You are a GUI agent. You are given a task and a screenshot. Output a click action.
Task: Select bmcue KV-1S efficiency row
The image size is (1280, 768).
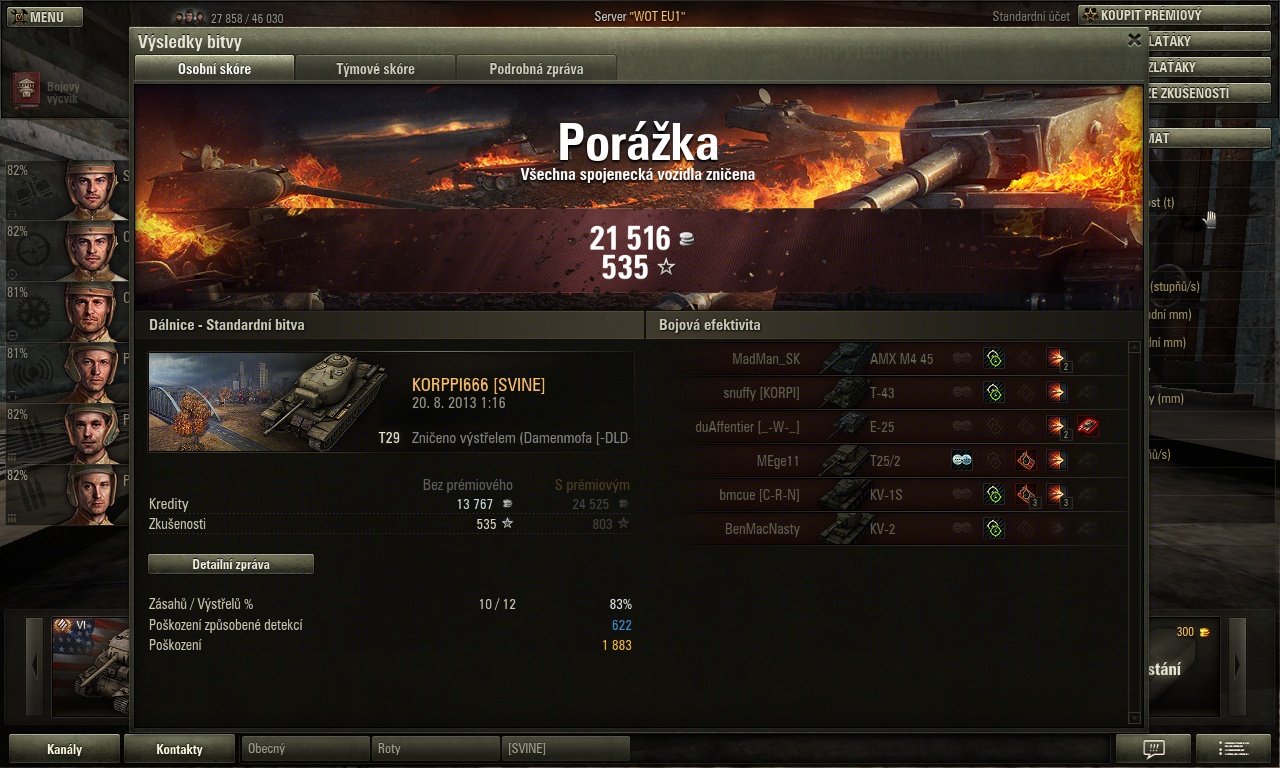[890, 495]
